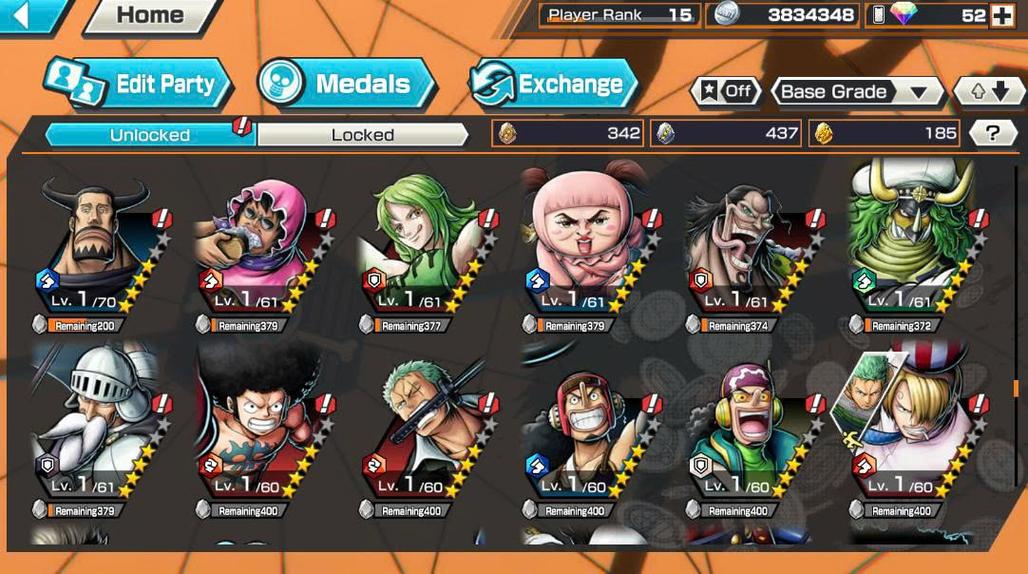Reverse the sort order with arrows button

click(990, 92)
